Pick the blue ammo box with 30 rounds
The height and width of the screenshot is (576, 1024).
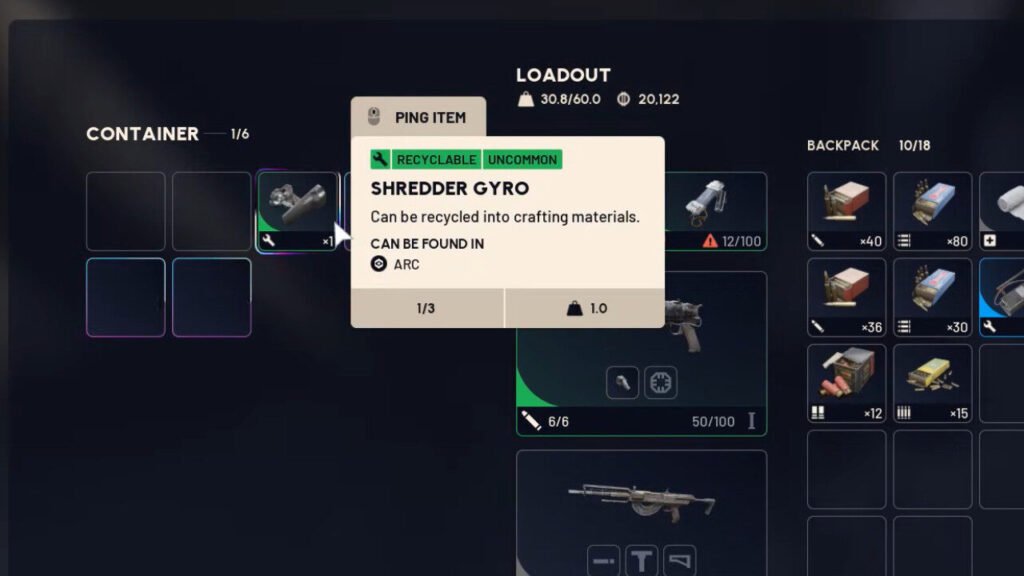932,297
